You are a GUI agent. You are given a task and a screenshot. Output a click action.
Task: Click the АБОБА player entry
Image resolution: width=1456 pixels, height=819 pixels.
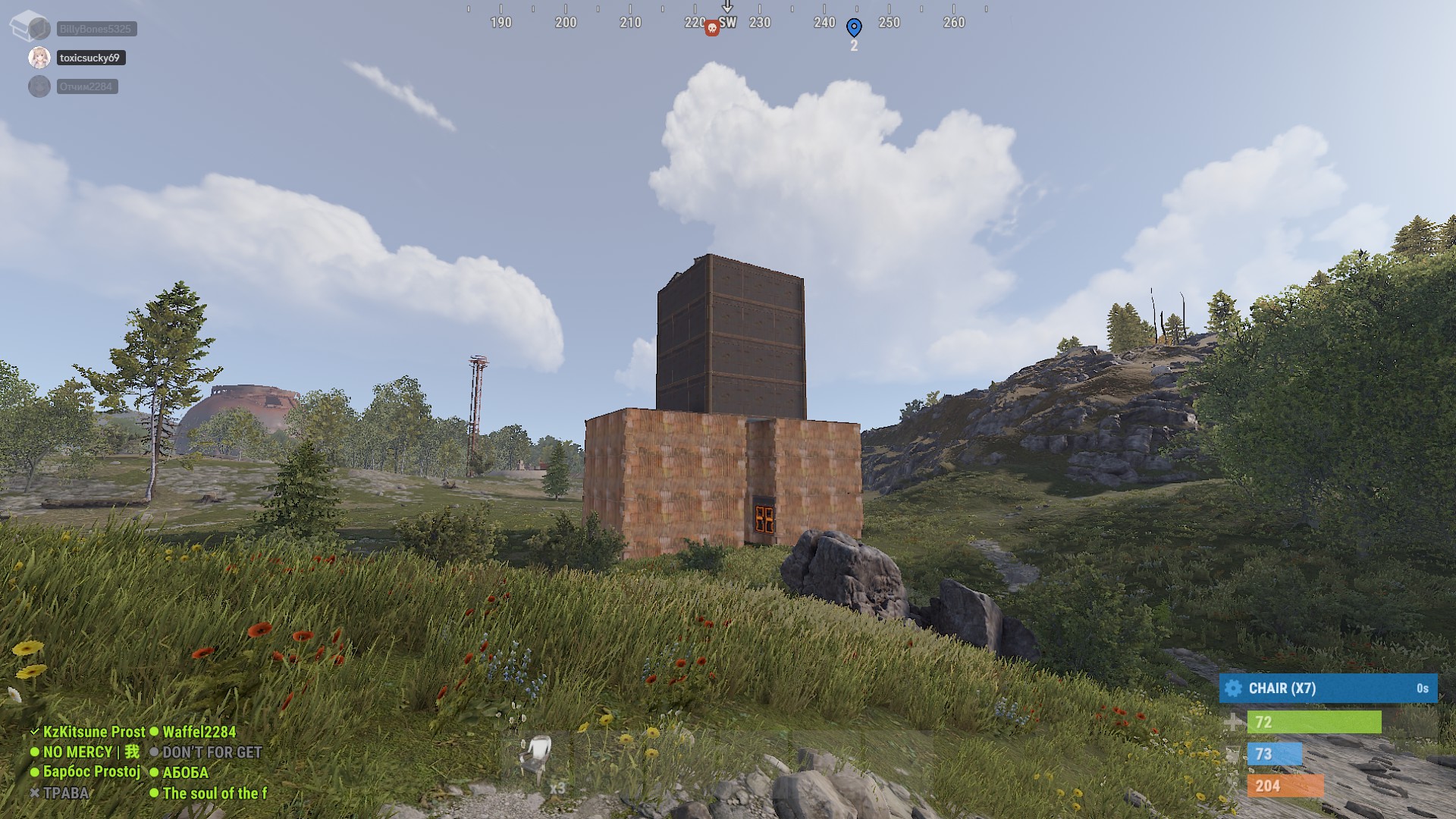coord(185,773)
